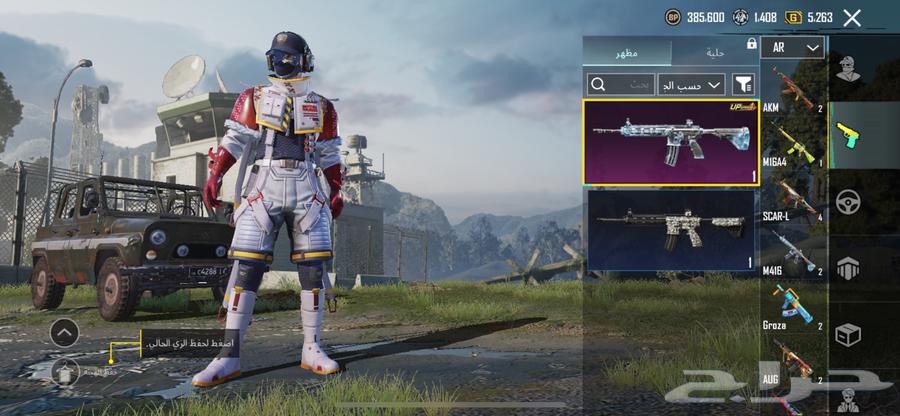
Task: Expand the up-arrow button beside the character
Action: pos(64,333)
